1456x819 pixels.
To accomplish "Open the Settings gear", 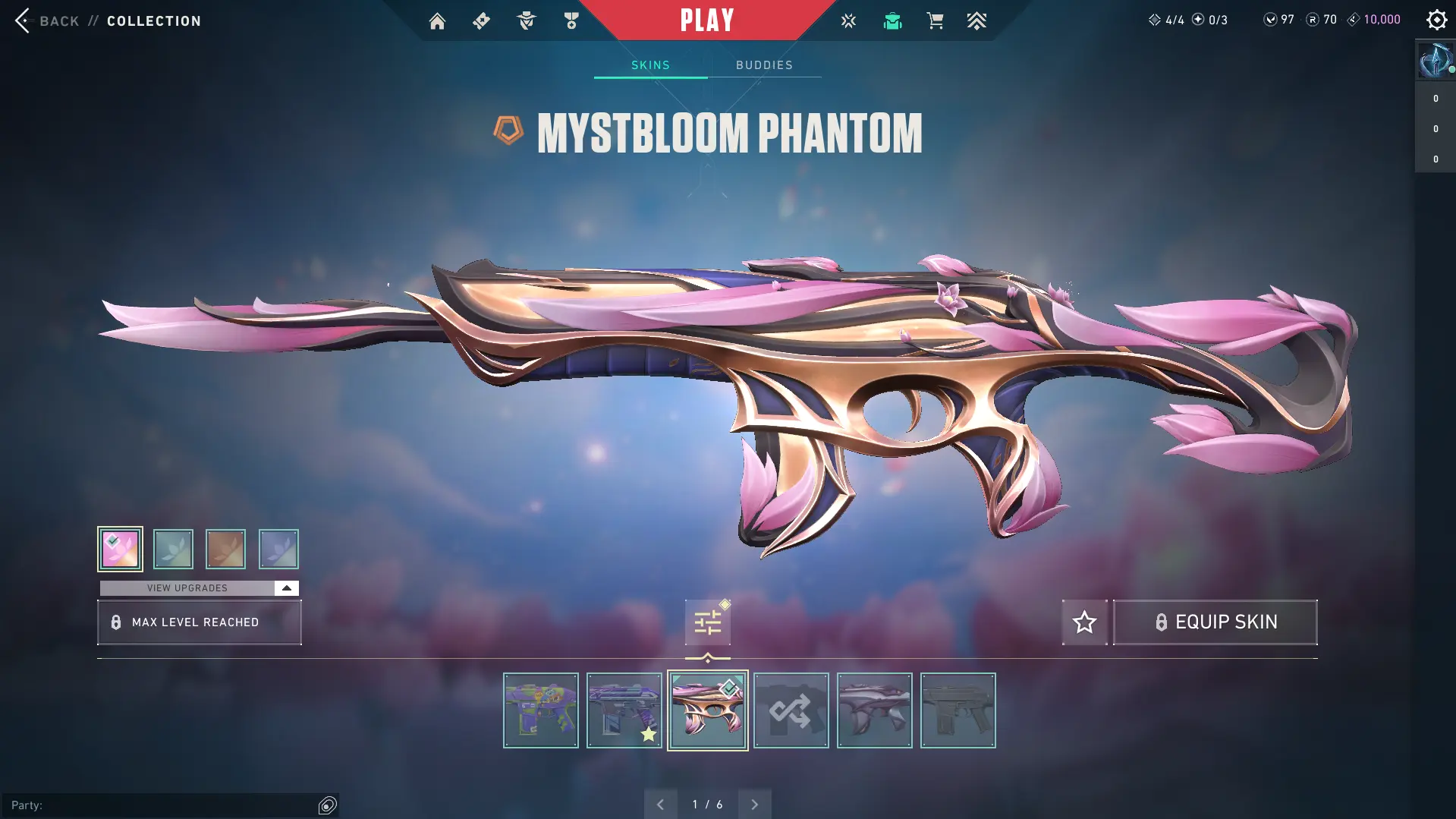I will click(1436, 20).
